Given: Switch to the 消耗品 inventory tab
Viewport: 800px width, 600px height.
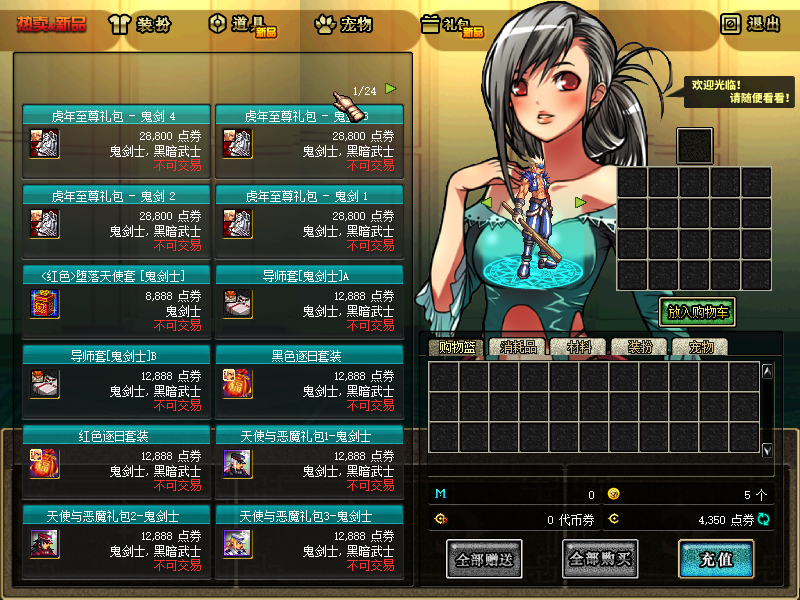Looking at the screenshot, I should click(519, 347).
